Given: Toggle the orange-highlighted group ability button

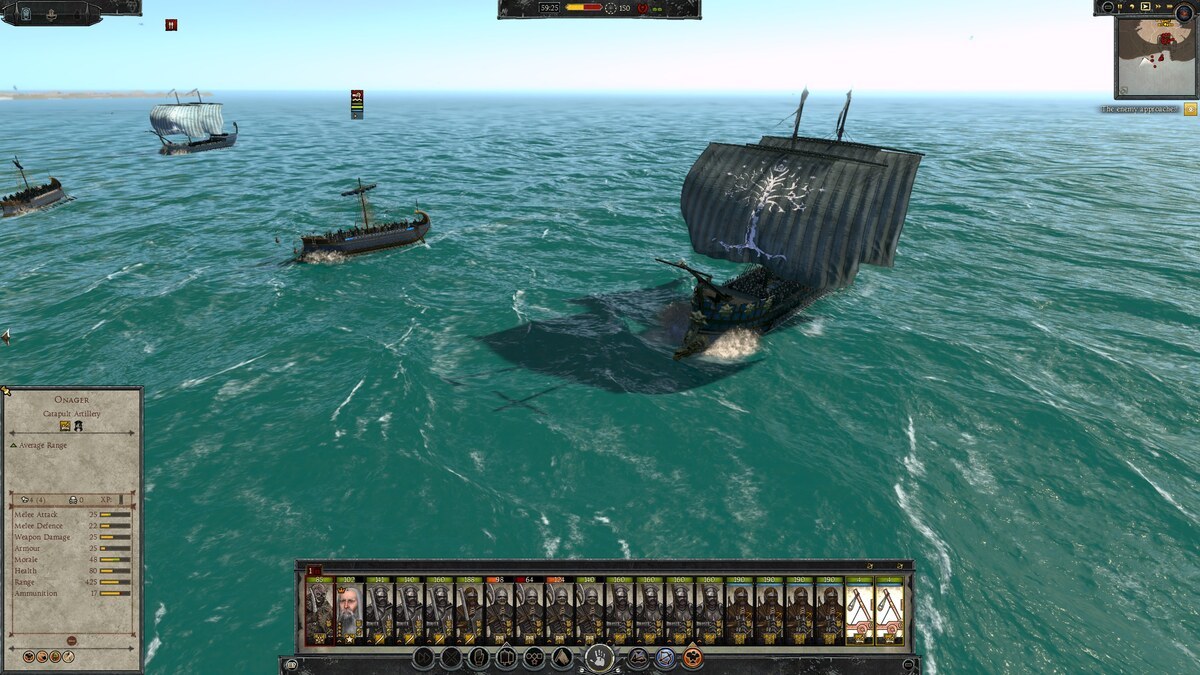Looking at the screenshot, I should (692, 658).
